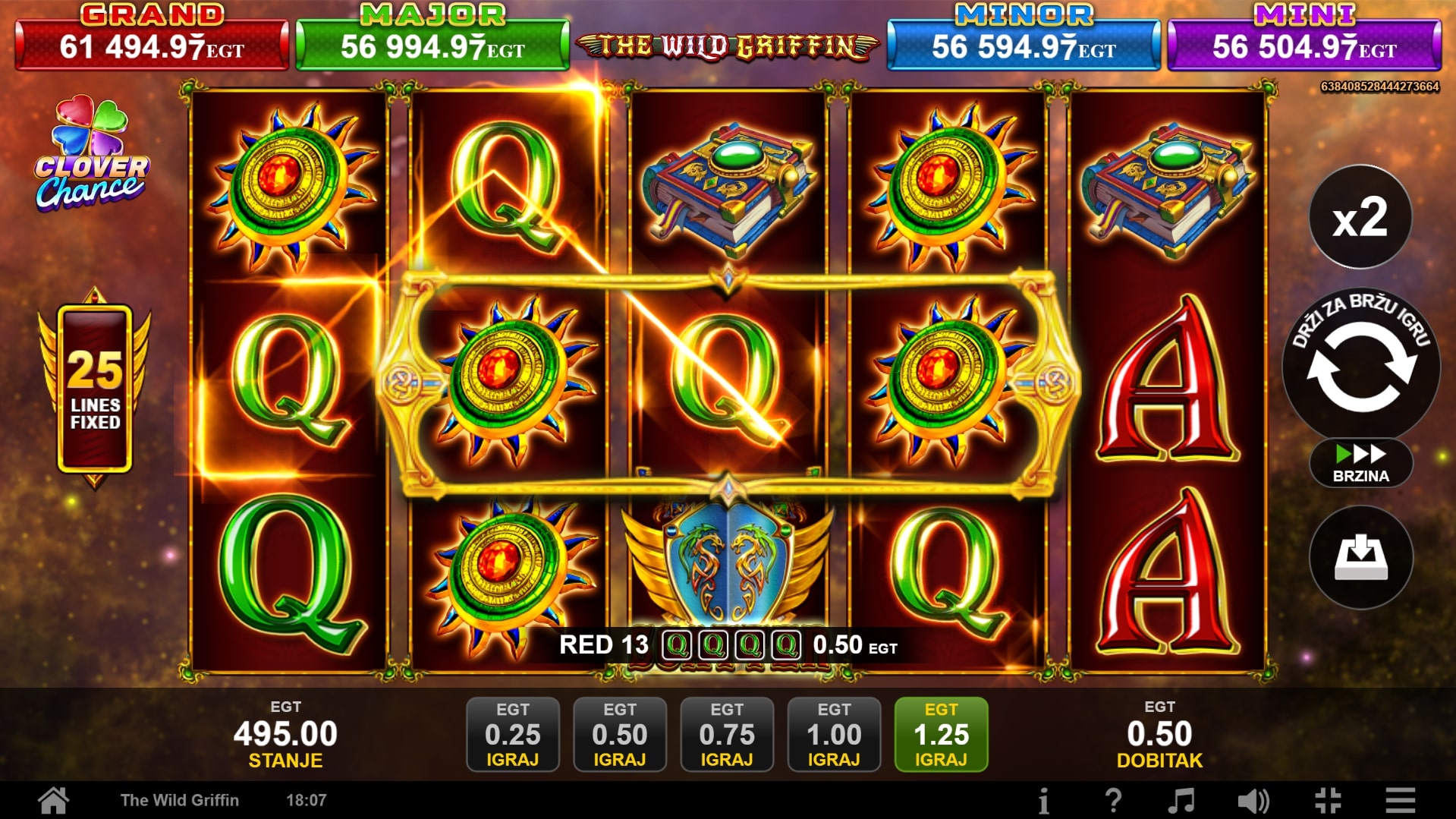This screenshot has width=1456, height=819.
Task: Click the 25 Lines Fixed badge
Action: (95, 389)
